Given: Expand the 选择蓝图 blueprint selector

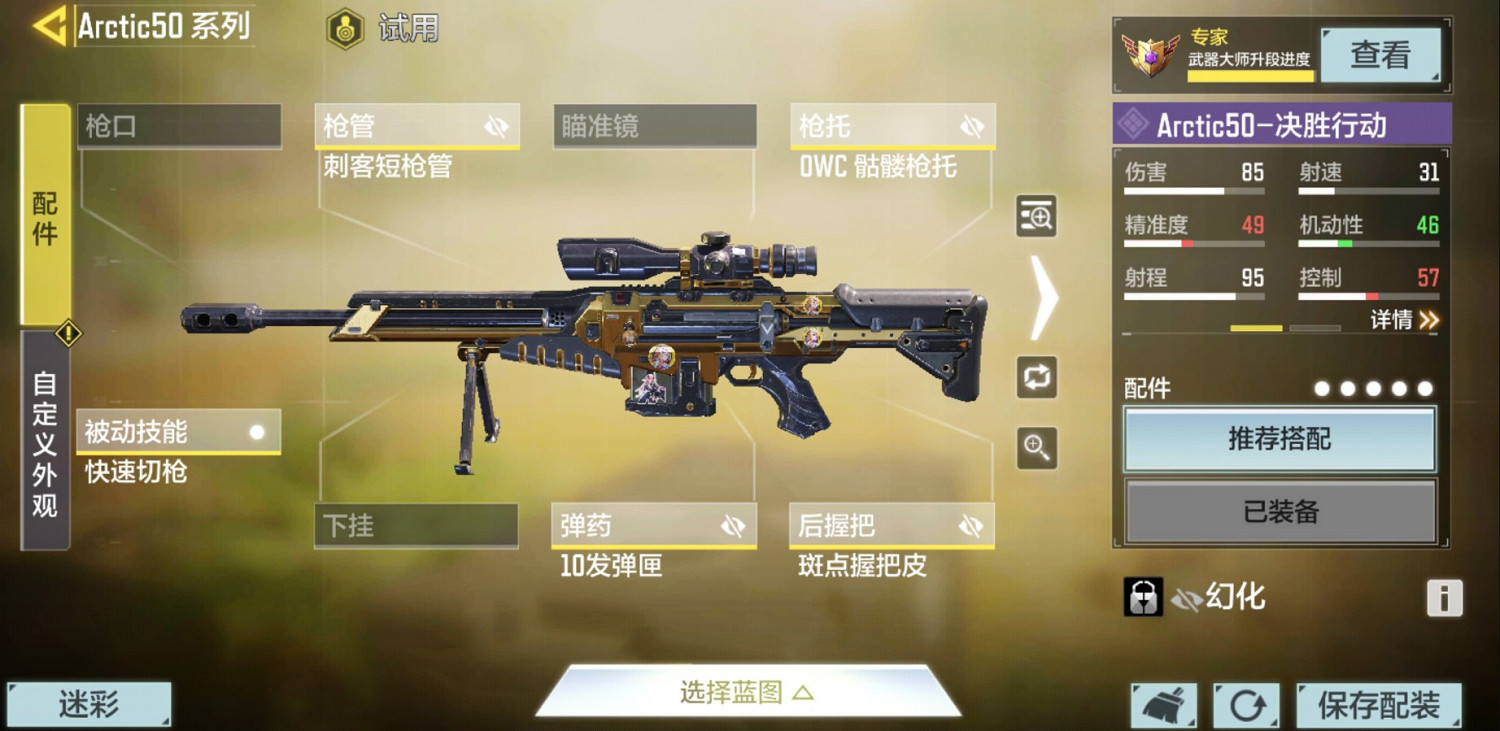Looking at the screenshot, I should [748, 690].
